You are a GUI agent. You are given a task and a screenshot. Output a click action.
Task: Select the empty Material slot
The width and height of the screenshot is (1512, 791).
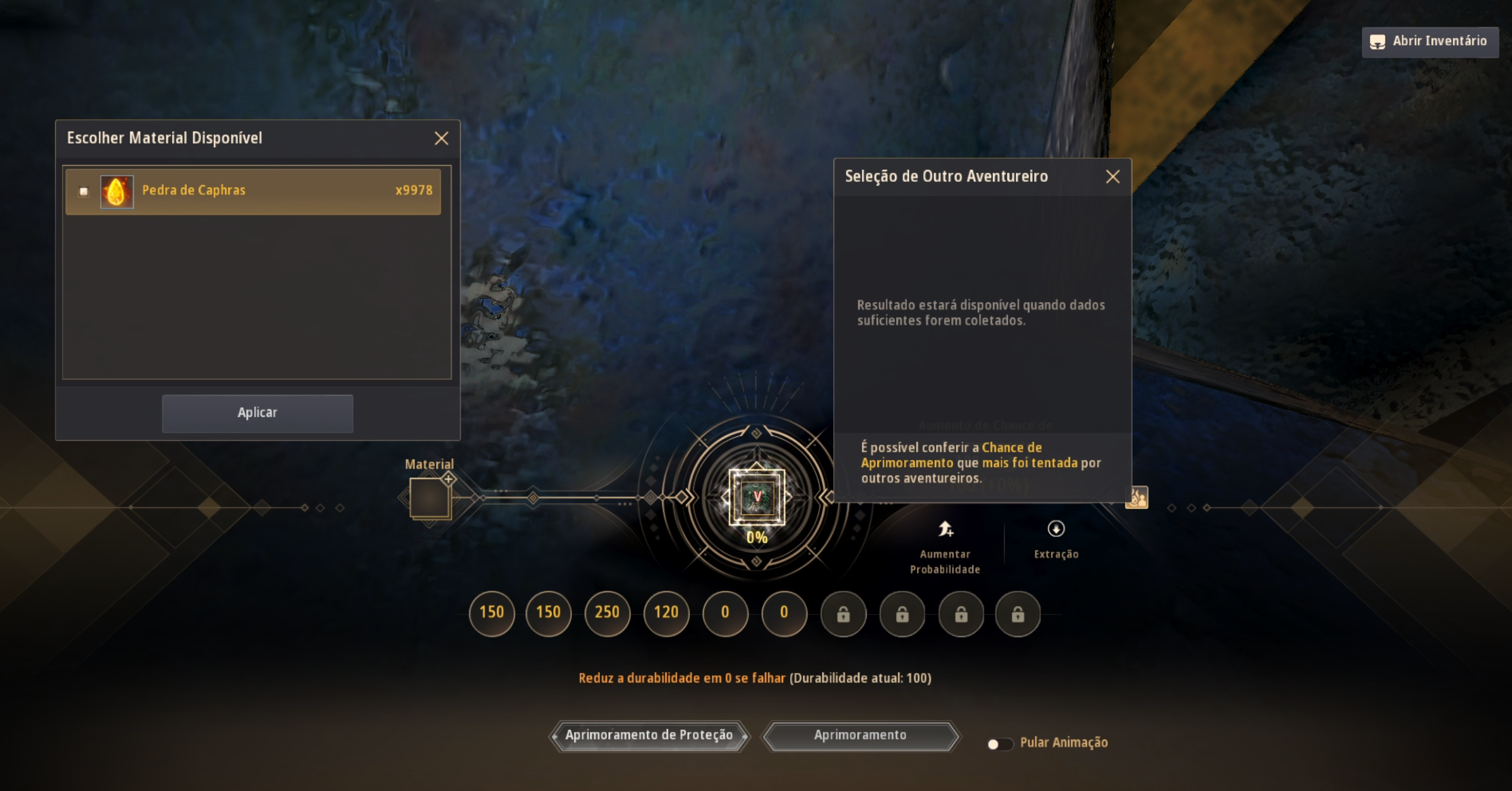pyautogui.click(x=429, y=498)
